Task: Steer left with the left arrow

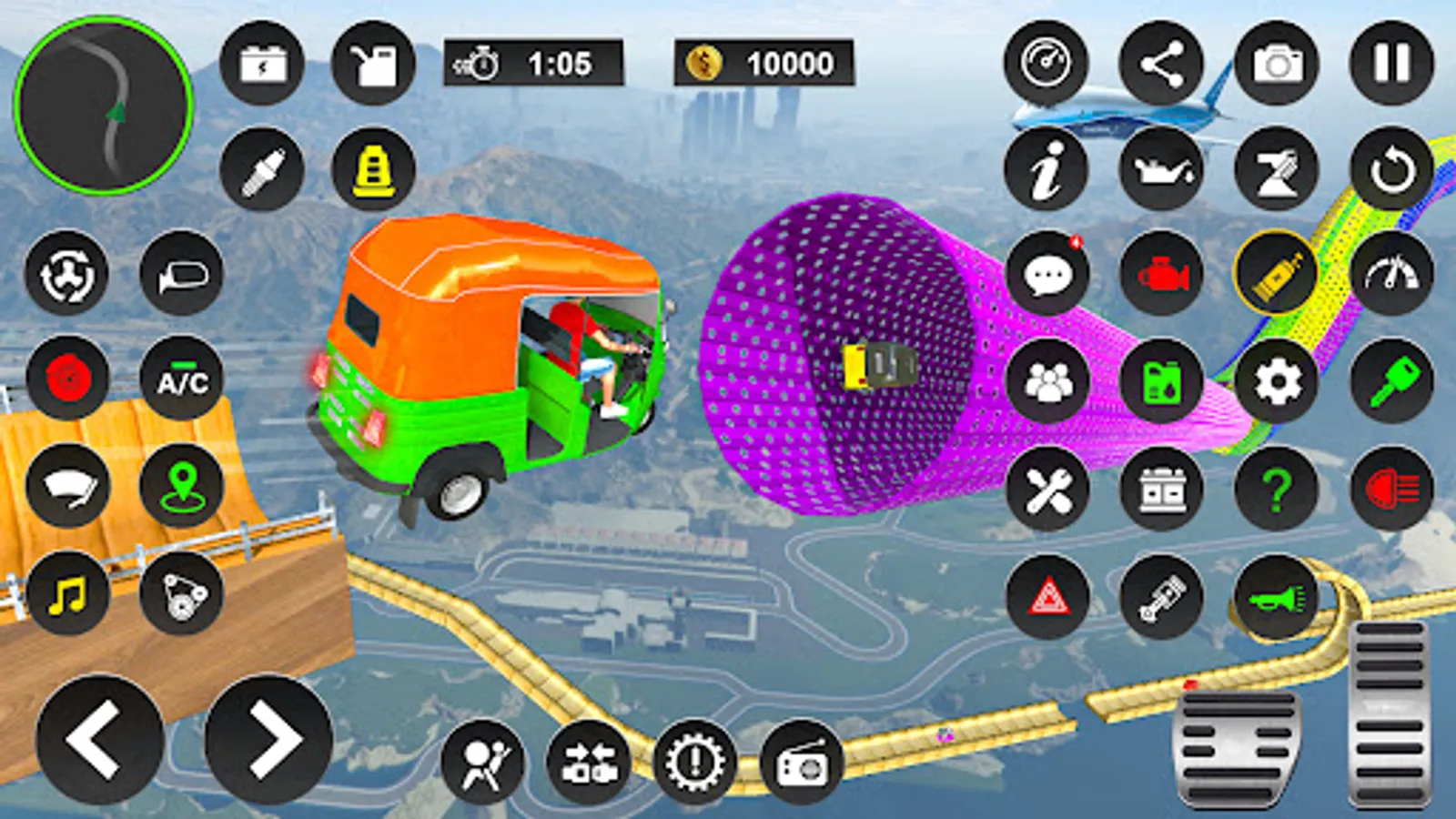Action: pyautogui.click(x=99, y=739)
